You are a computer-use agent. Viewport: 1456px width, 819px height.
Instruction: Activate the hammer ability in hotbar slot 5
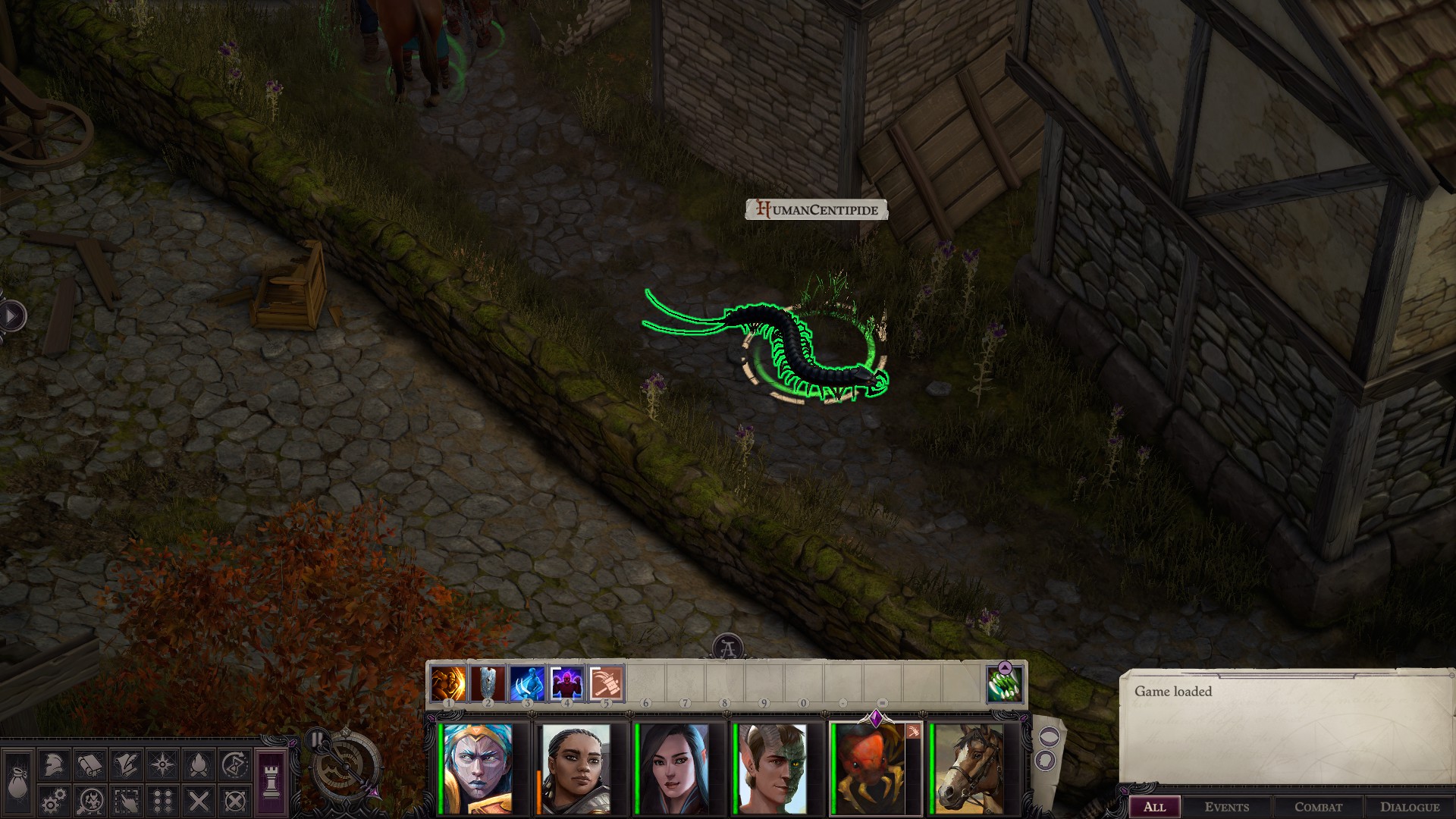click(x=607, y=684)
